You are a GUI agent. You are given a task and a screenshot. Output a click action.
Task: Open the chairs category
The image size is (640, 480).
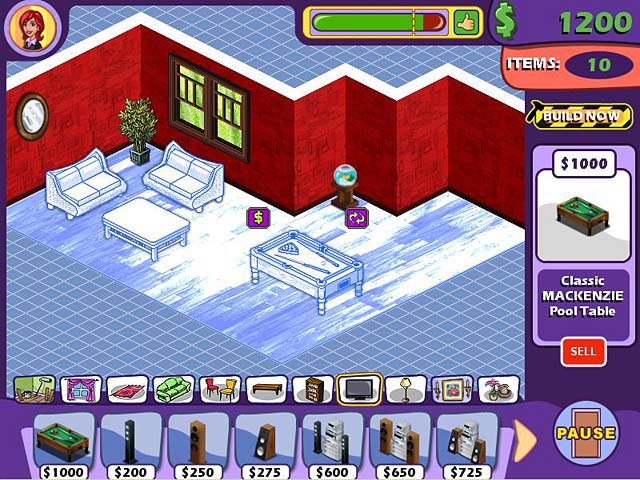coord(220,388)
